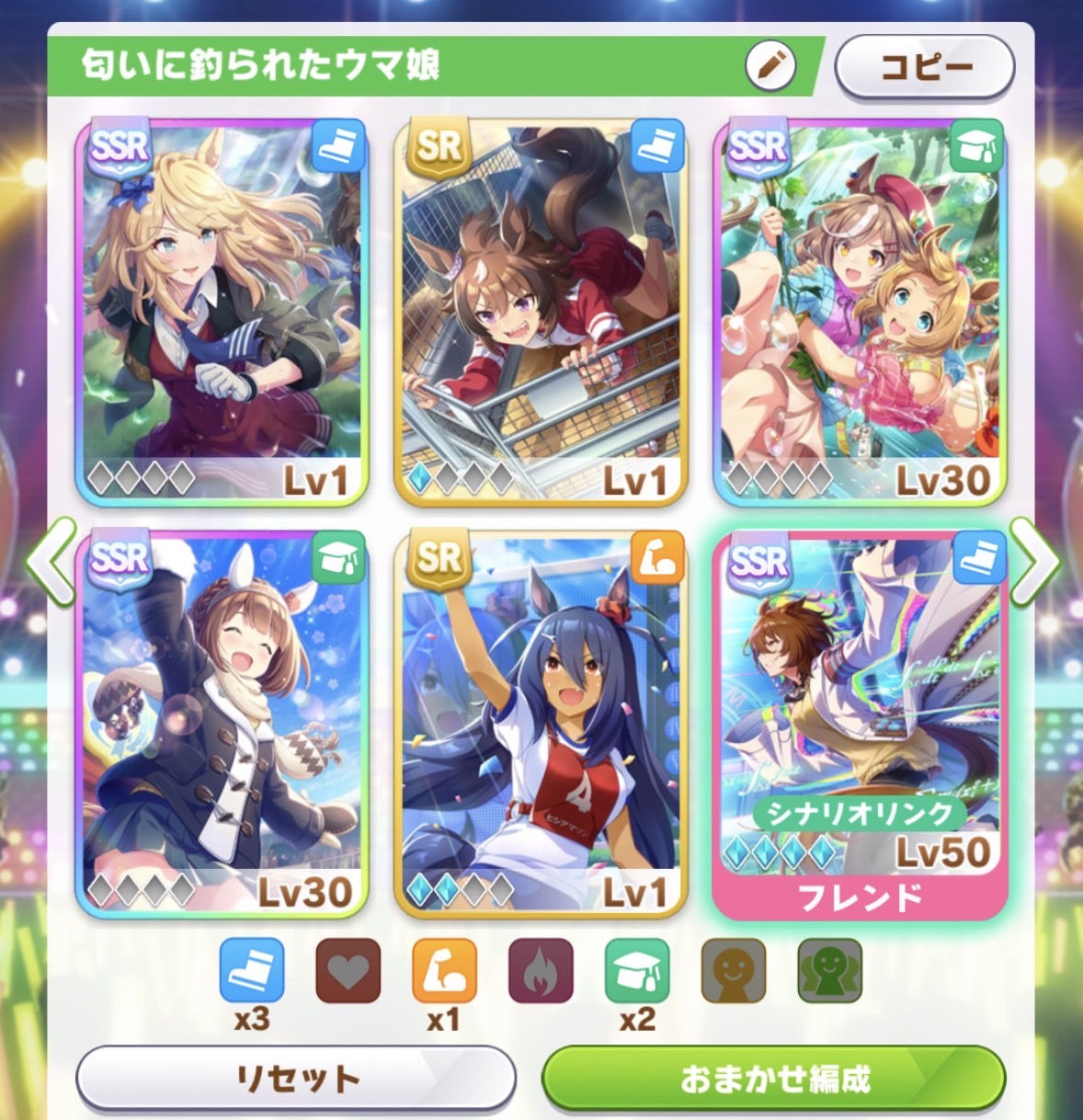This screenshot has height=1120, width=1083.
Task: Select the SR power card with blue-haired girl
Action: 541,723
